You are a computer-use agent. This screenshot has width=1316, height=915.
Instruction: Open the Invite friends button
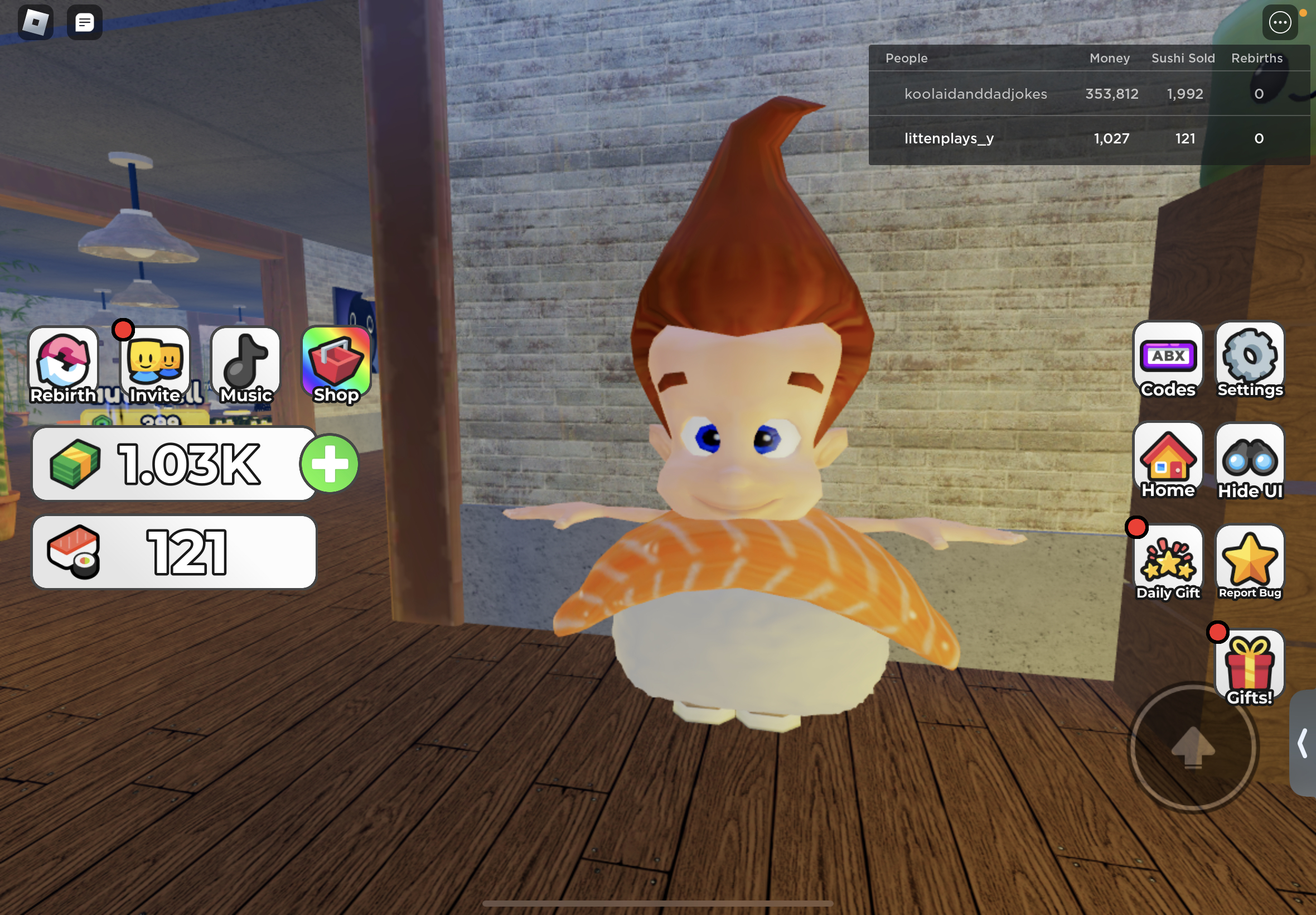[154, 365]
